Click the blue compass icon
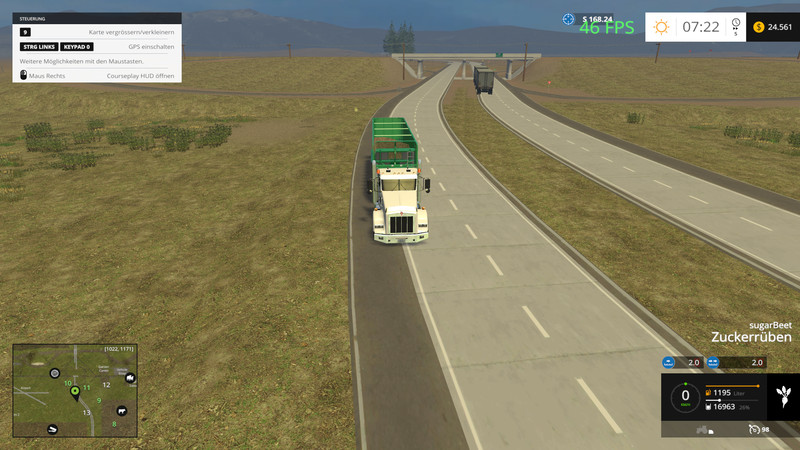The image size is (800, 450). [569, 19]
